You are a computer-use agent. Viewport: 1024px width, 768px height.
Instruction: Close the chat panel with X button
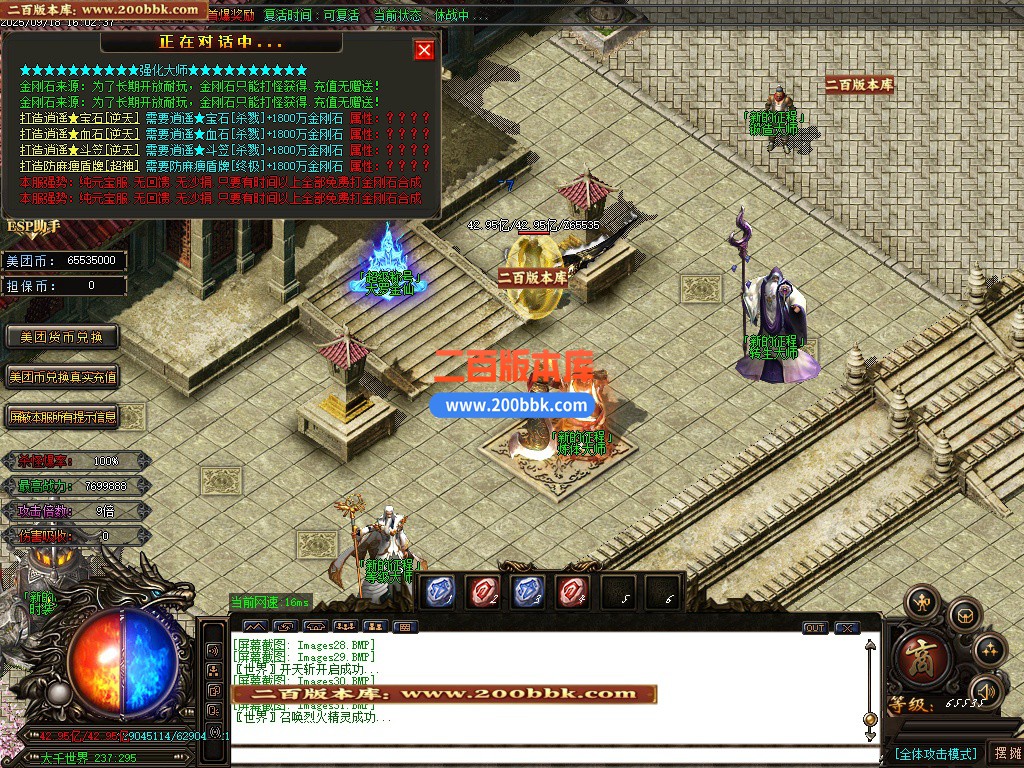[847, 628]
